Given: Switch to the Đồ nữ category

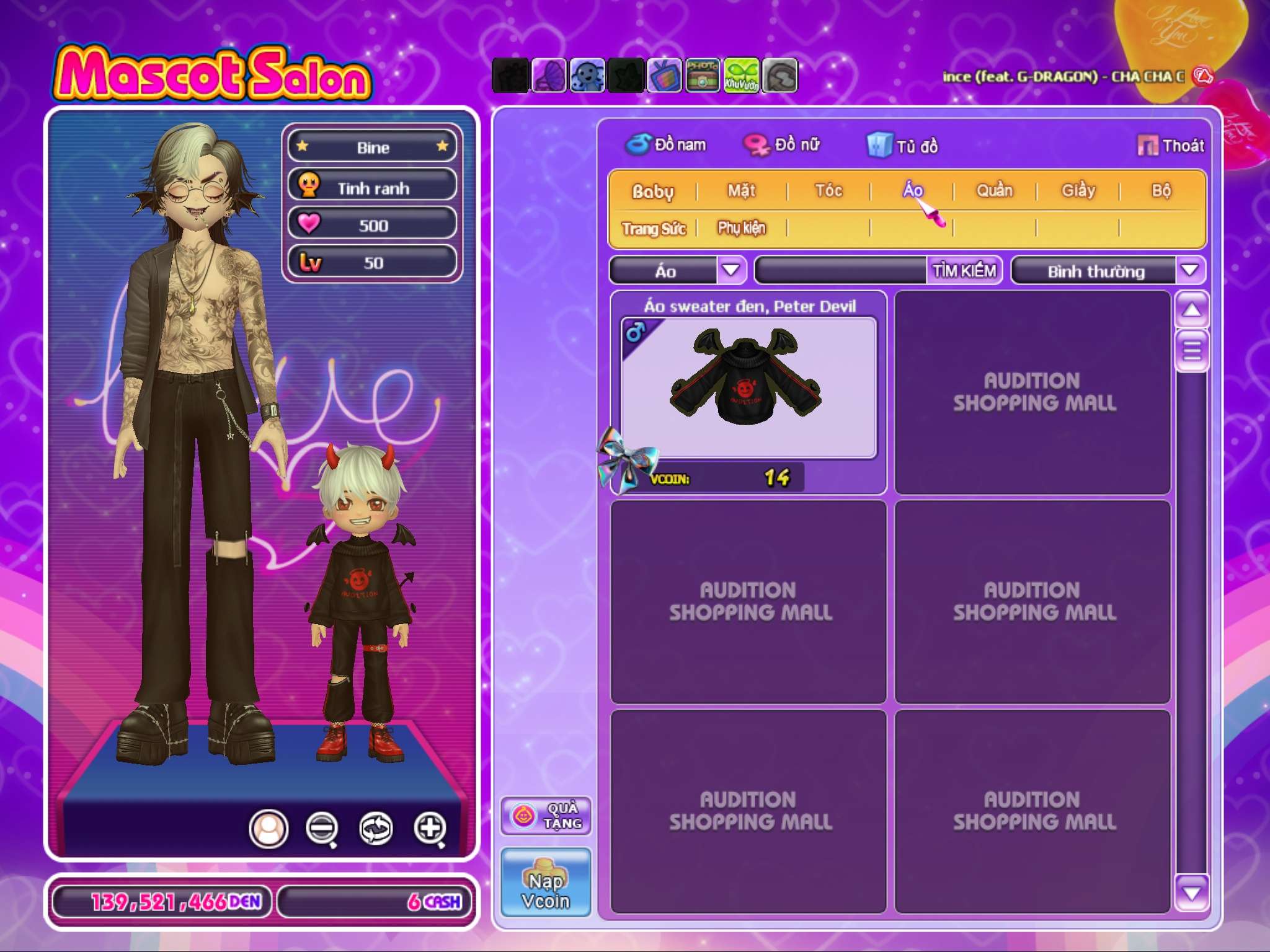Looking at the screenshot, I should (x=783, y=145).
